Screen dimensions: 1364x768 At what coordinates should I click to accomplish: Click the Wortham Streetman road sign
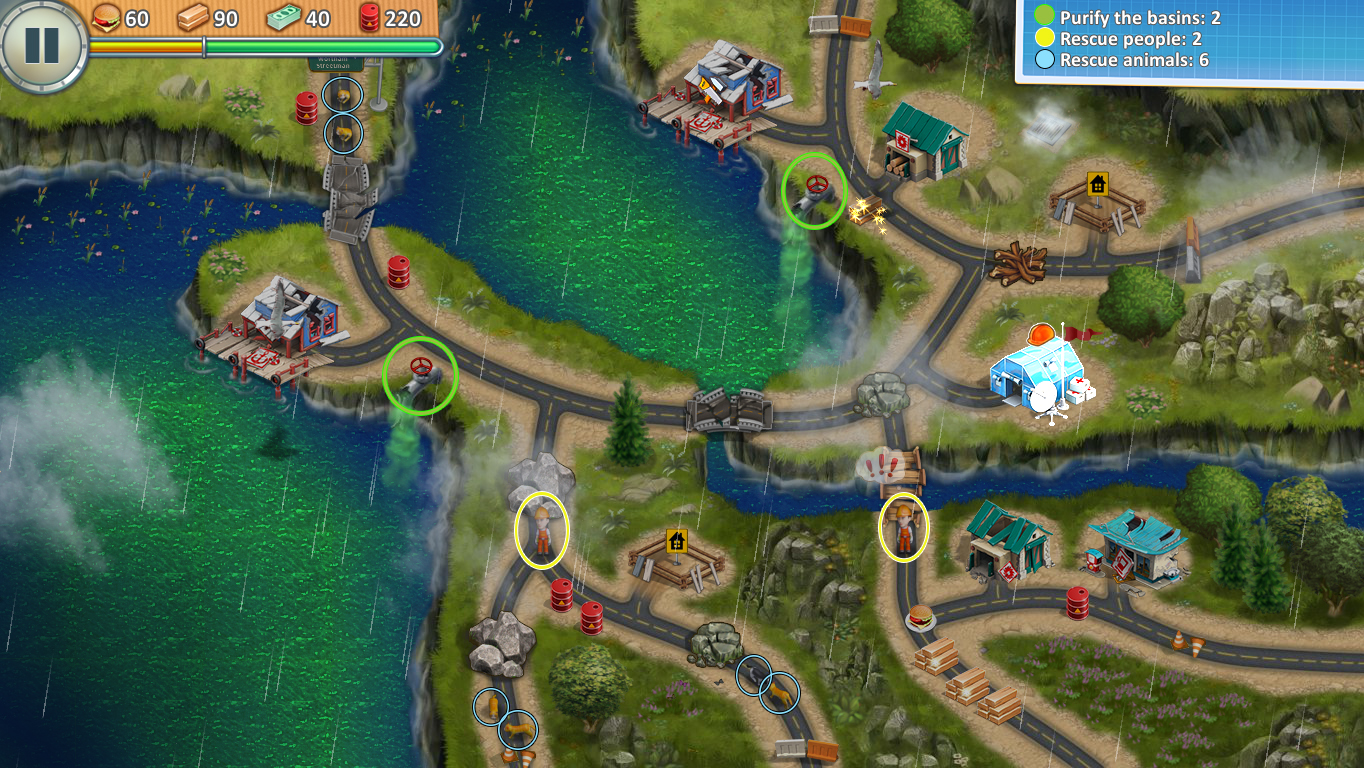pos(335,65)
